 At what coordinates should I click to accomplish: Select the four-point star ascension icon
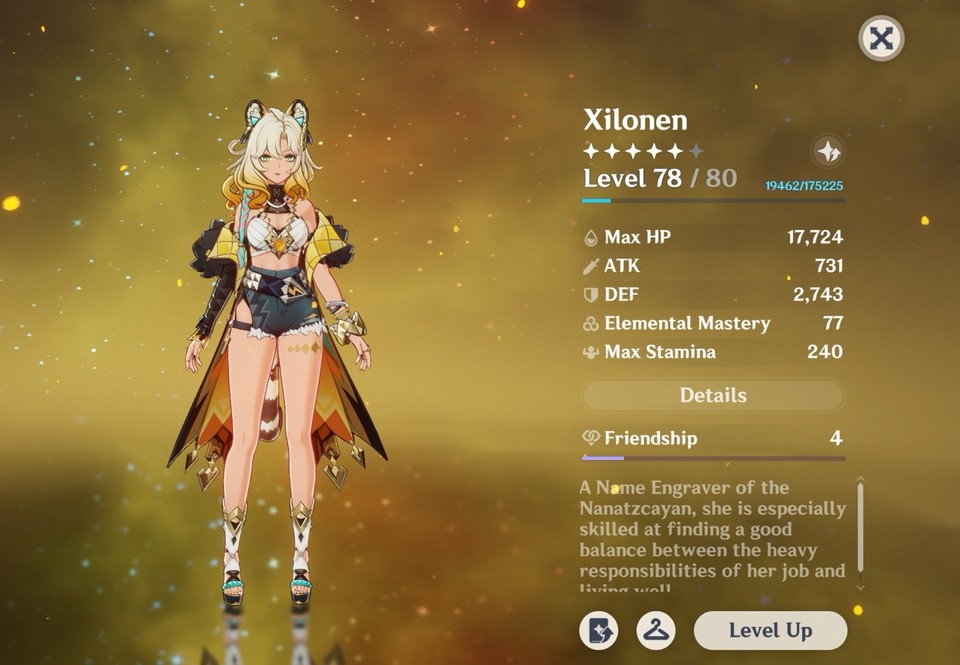coord(827,152)
